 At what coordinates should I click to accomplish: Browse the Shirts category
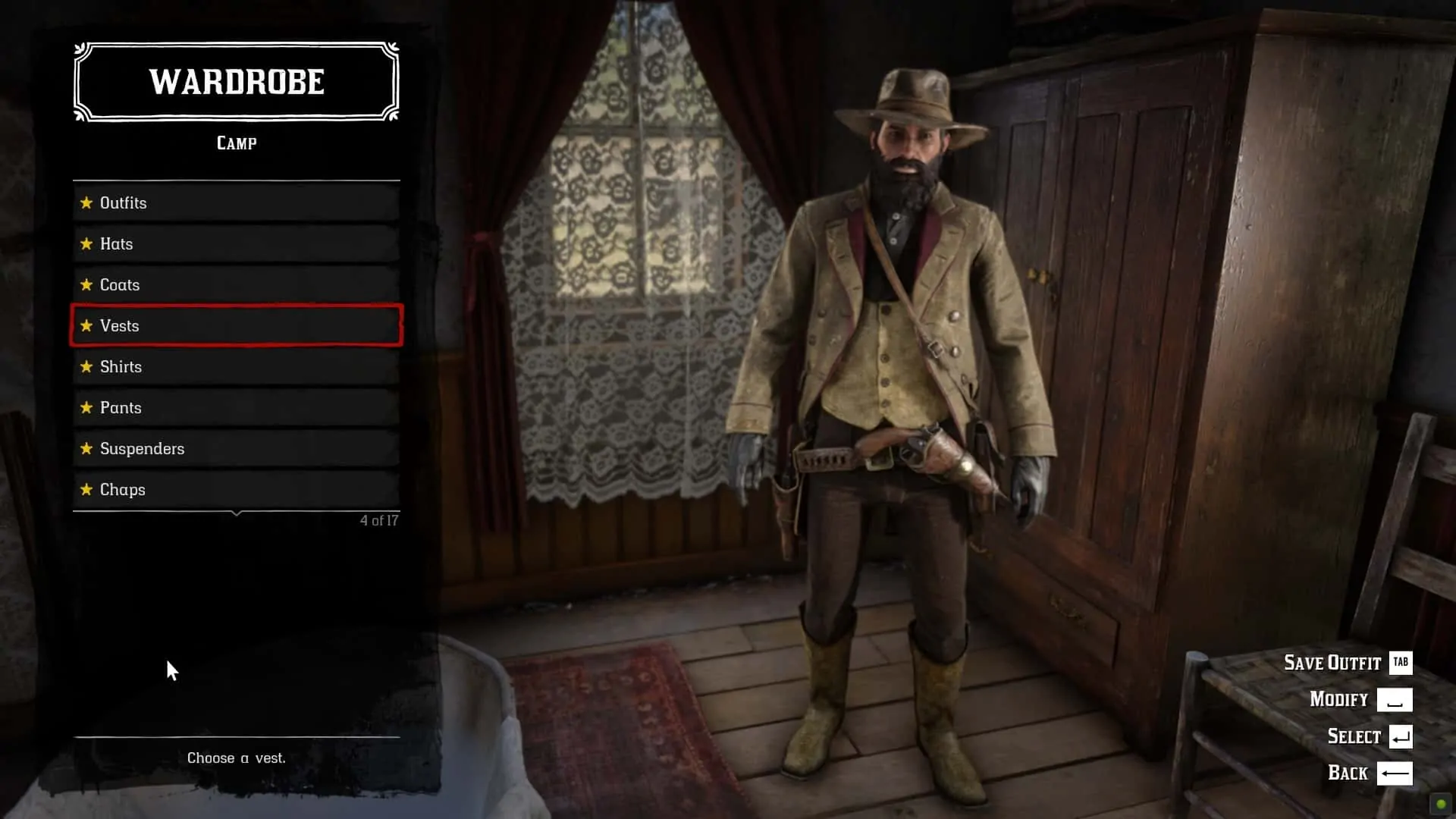click(236, 367)
